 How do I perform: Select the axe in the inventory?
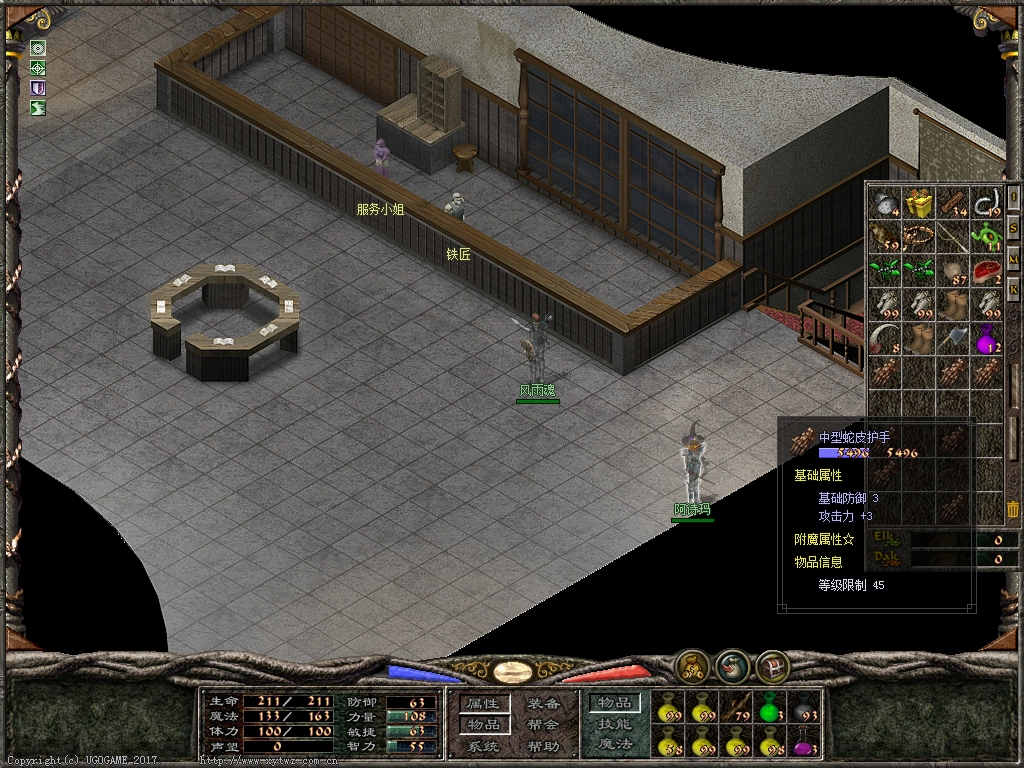tap(953, 338)
